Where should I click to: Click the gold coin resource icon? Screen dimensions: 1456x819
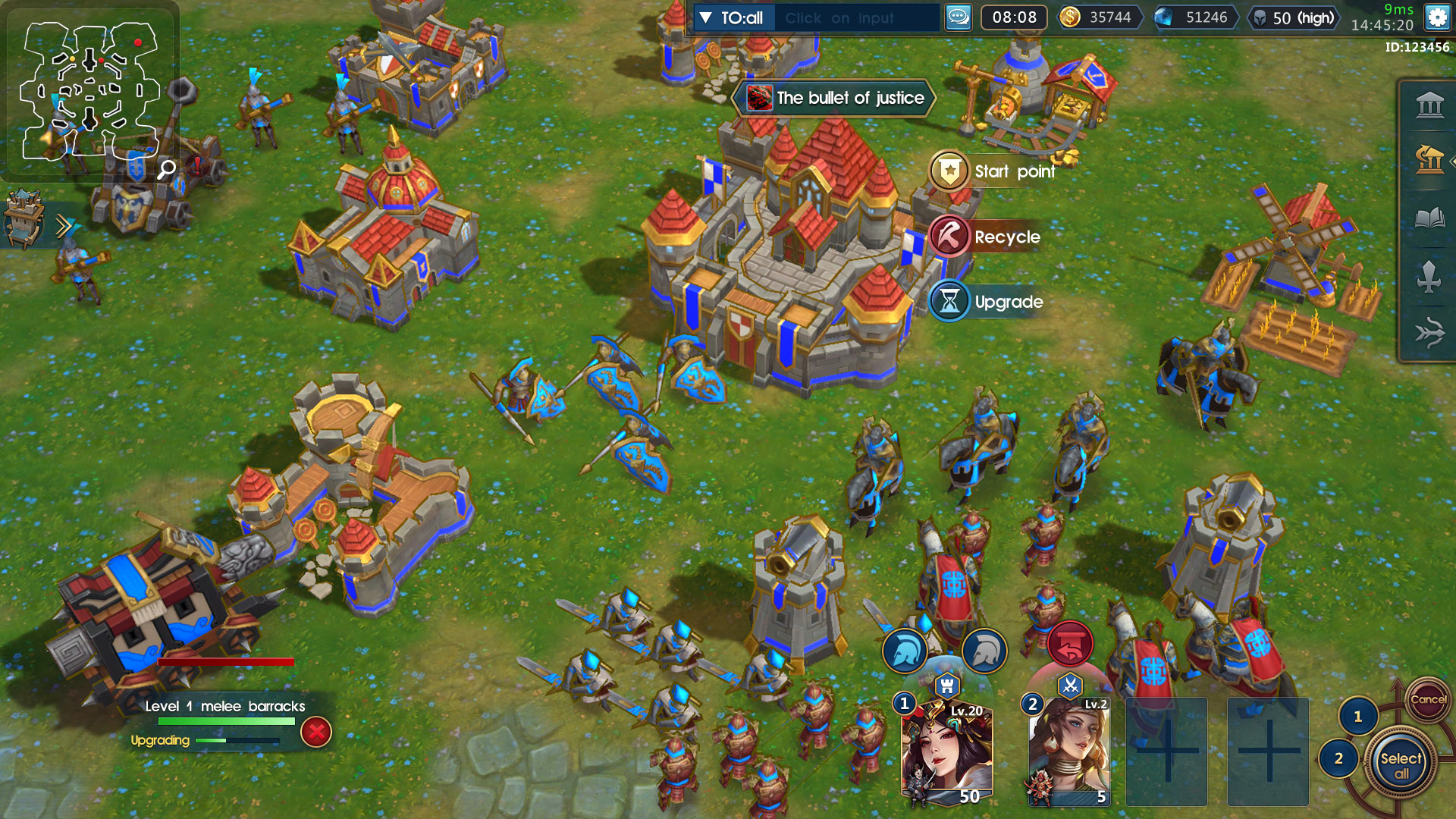[x=1069, y=18]
